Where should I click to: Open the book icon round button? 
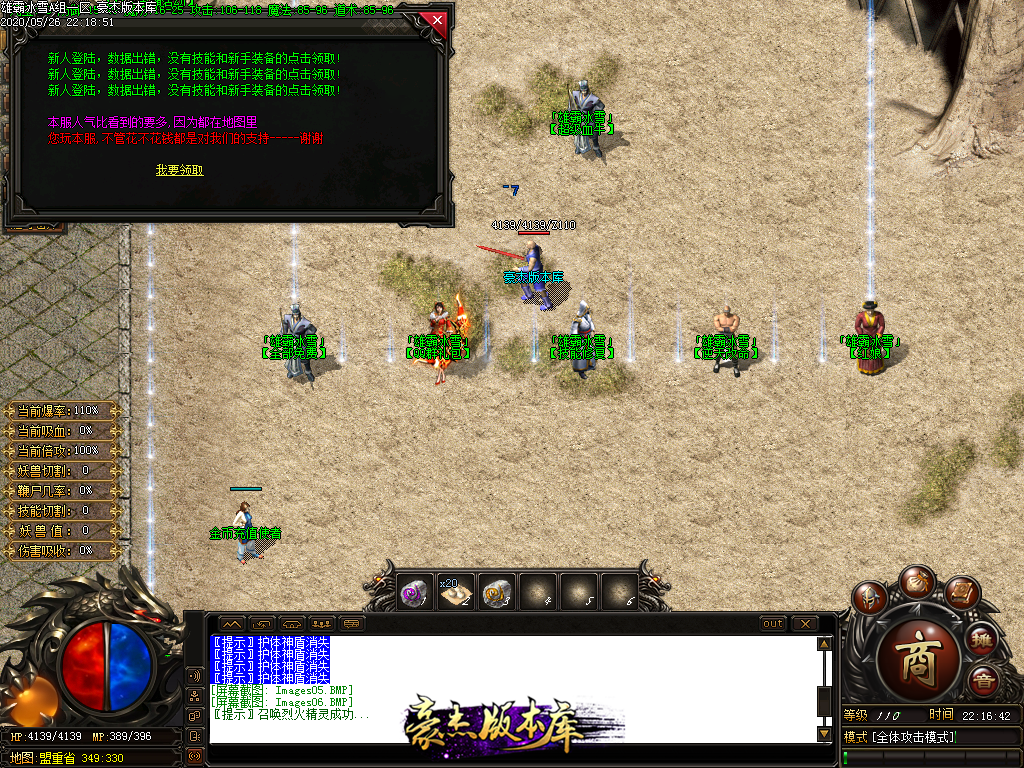(x=962, y=594)
